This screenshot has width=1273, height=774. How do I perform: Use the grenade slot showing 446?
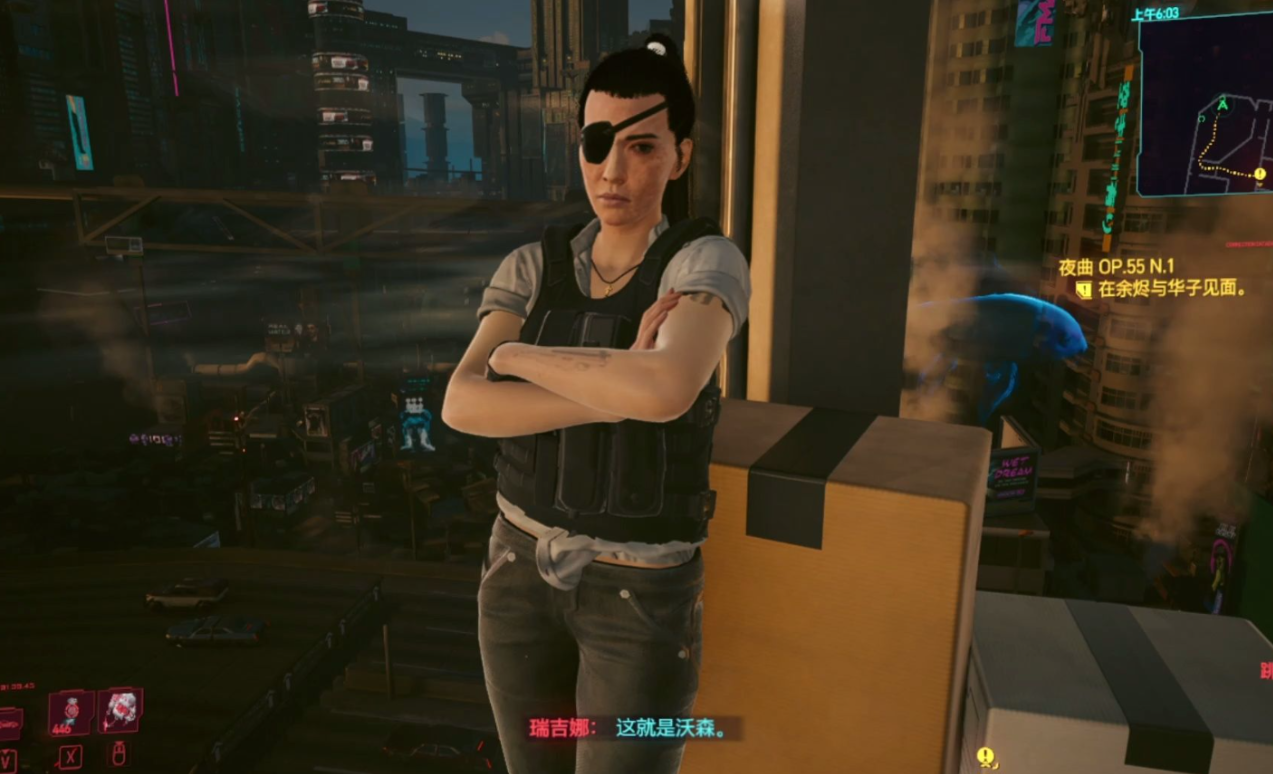71,713
